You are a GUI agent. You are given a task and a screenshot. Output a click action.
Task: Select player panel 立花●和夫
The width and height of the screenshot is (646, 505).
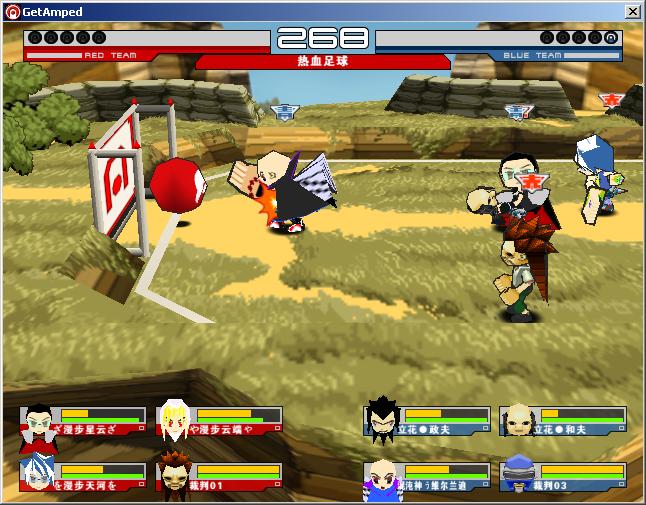(x=563, y=420)
